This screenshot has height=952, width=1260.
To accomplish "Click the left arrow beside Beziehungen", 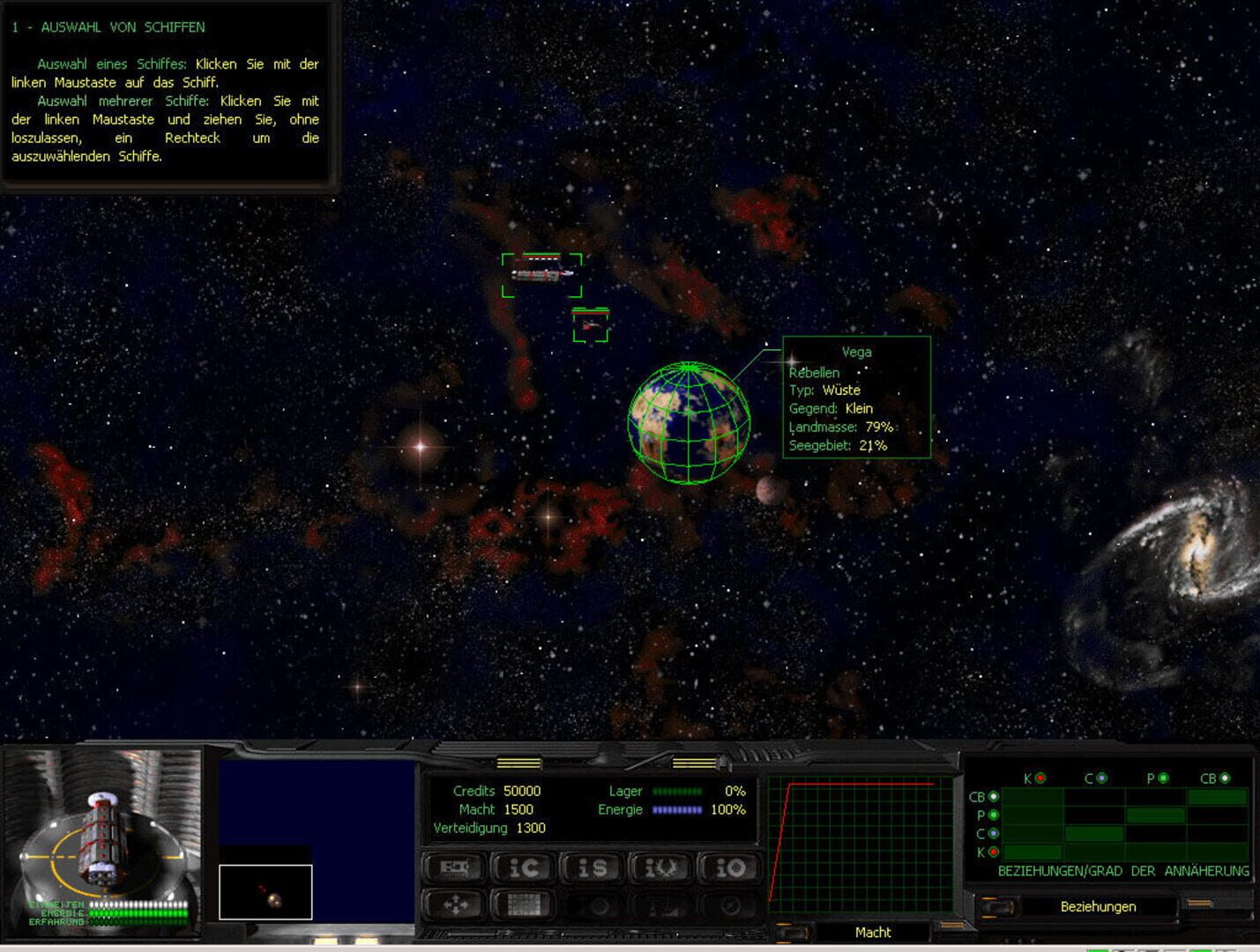I will (x=998, y=907).
